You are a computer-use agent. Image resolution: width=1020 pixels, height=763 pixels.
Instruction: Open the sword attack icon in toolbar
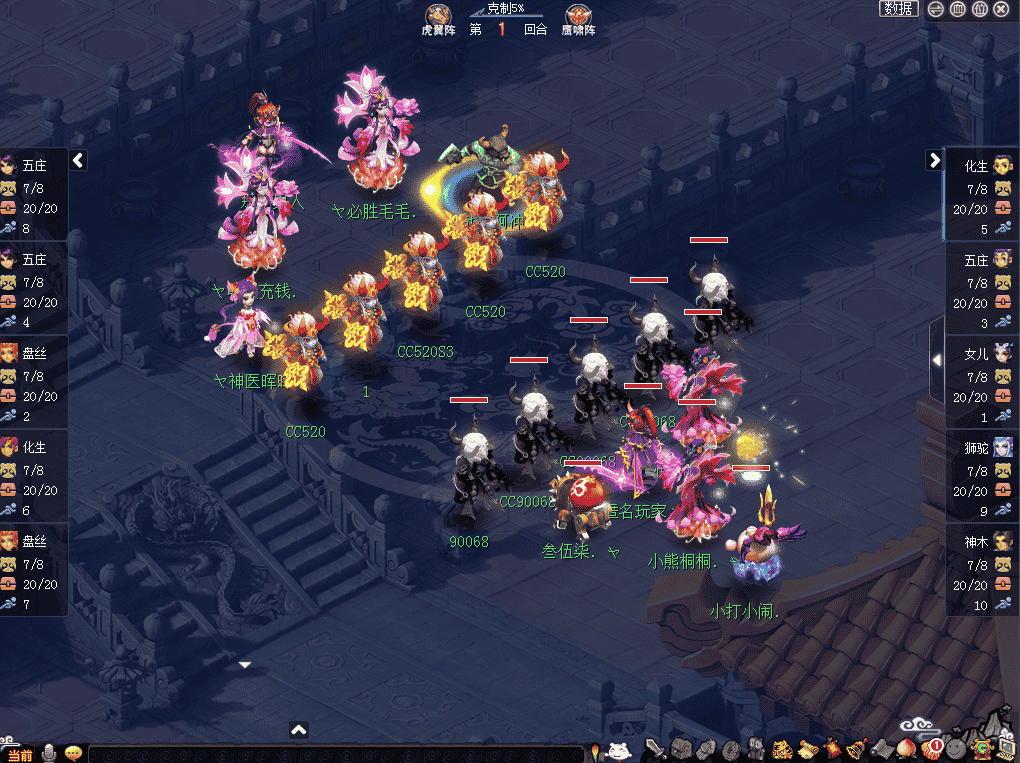656,748
